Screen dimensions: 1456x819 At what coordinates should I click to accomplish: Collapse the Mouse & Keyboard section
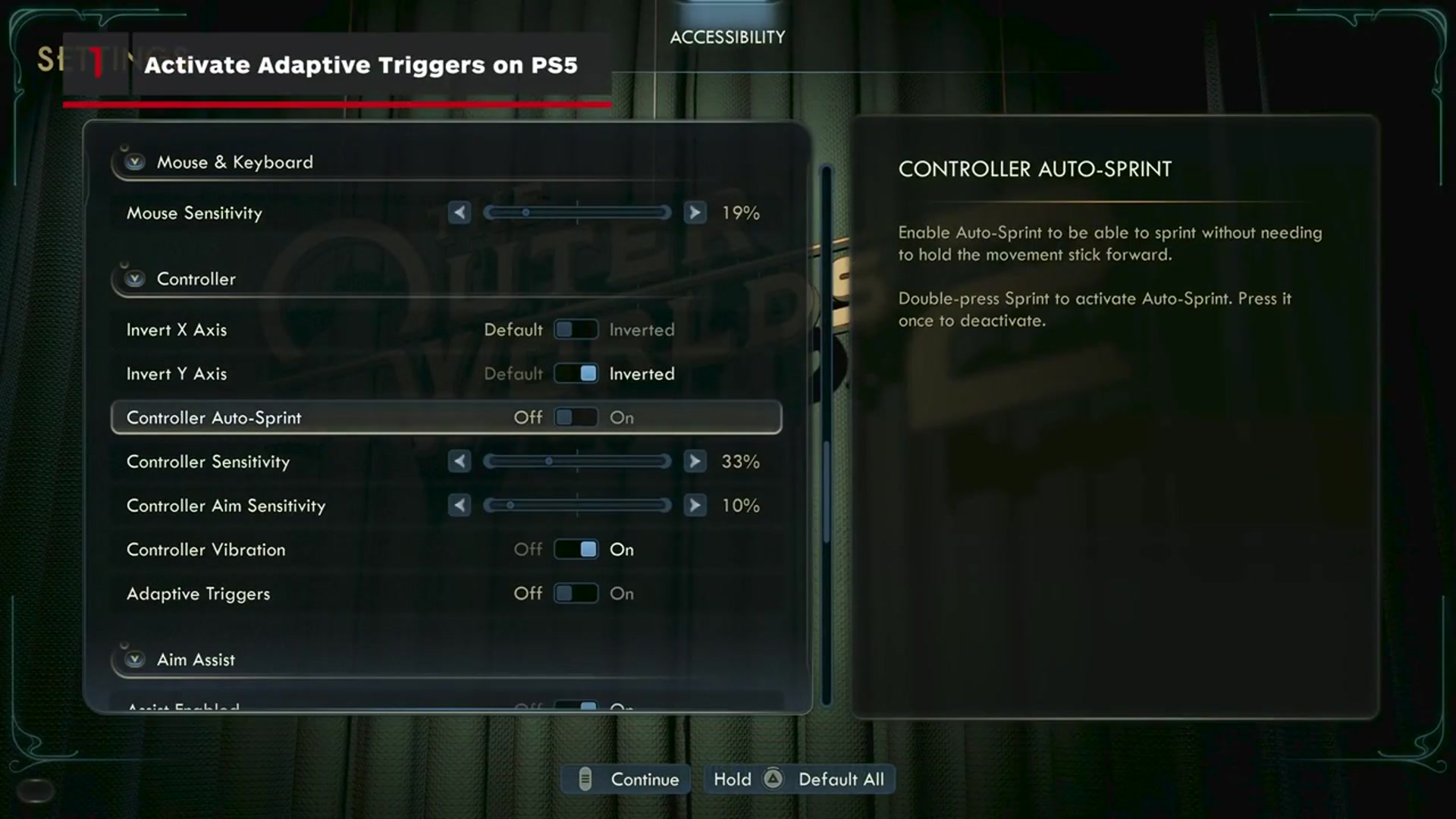coord(135,162)
